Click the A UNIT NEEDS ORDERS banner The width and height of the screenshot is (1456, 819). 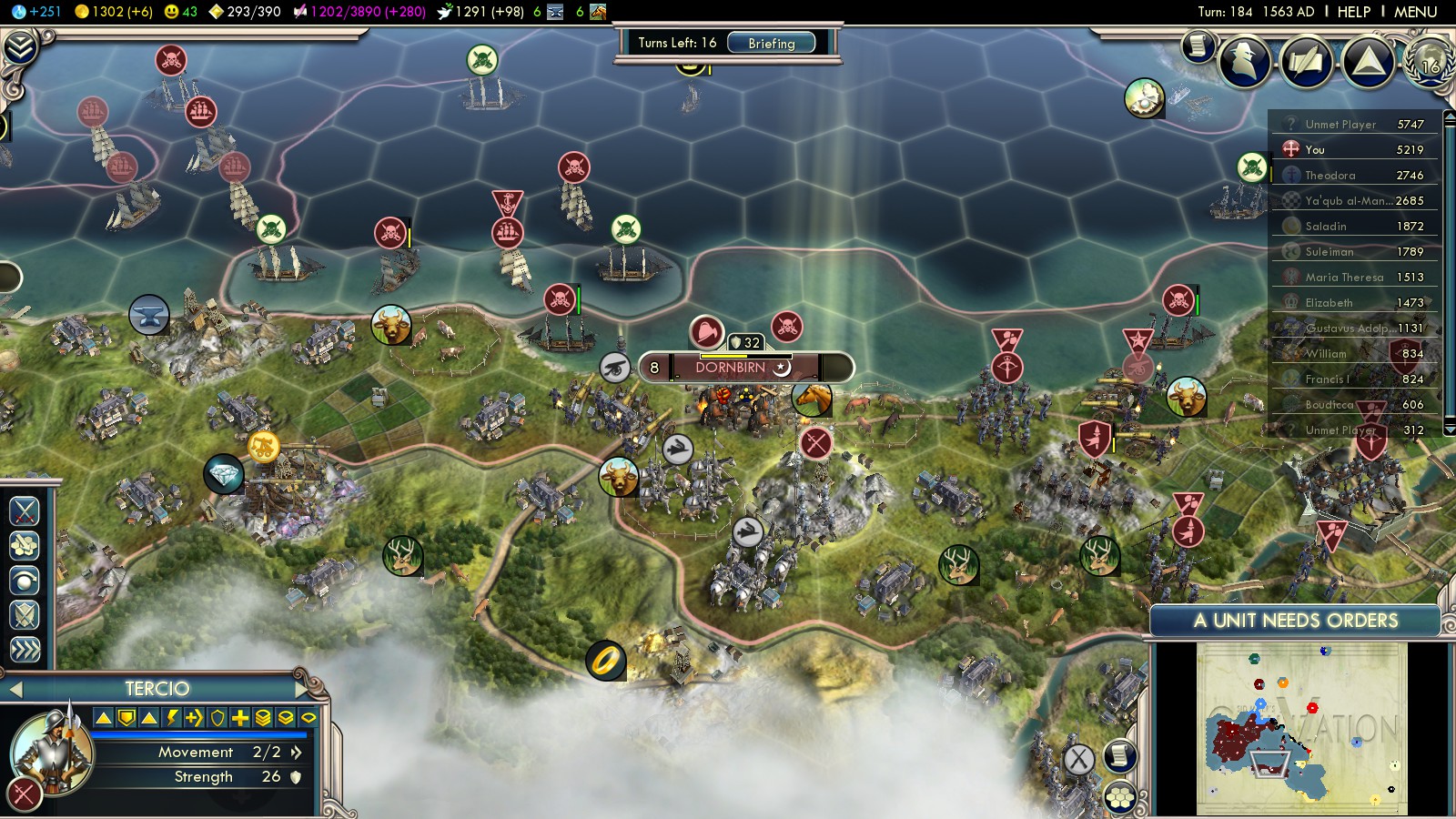(1295, 621)
